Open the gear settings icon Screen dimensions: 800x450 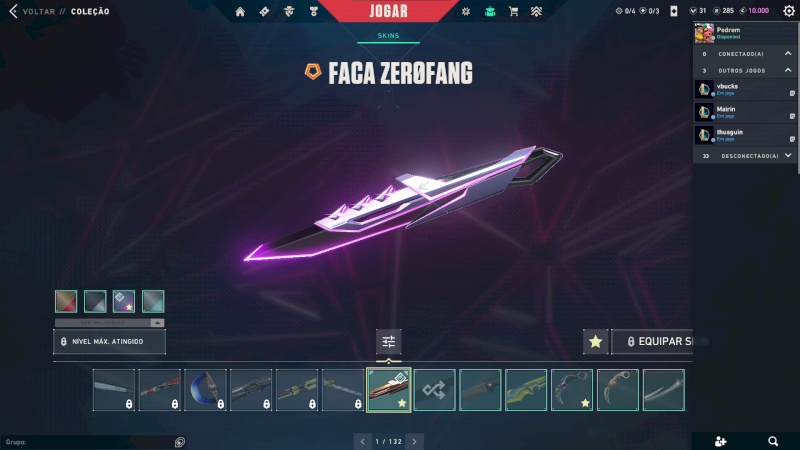[789, 11]
